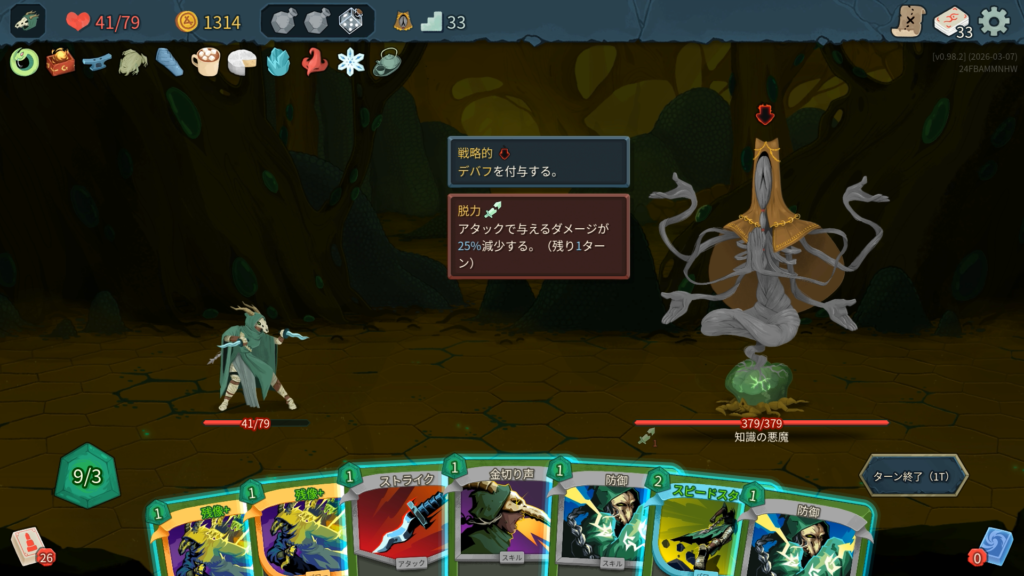Check the red wizard hat relic

point(314,62)
